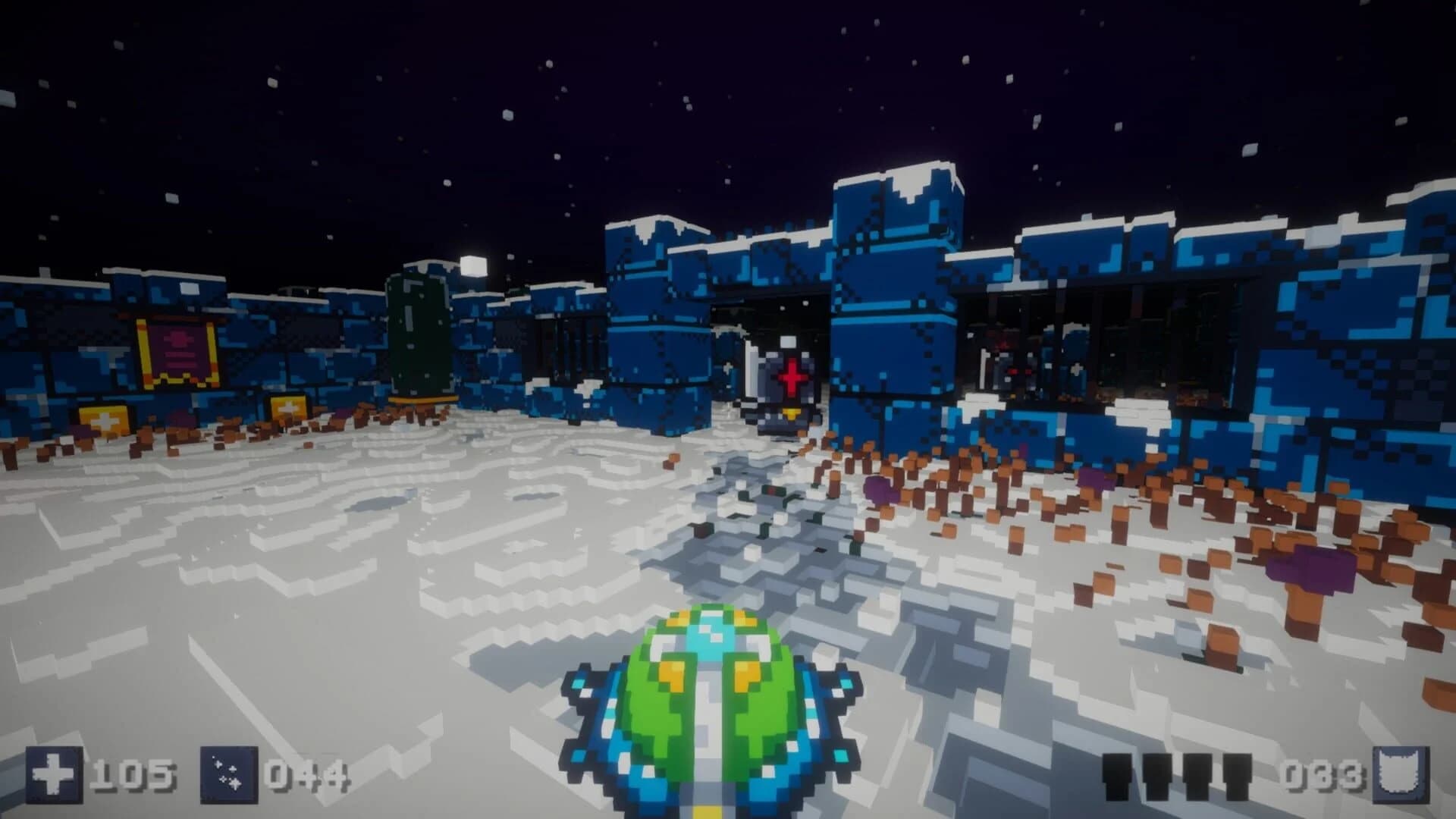1456x819 pixels.
Task: Toggle the green UFO weapon in the viewmodel
Action: tap(709, 698)
